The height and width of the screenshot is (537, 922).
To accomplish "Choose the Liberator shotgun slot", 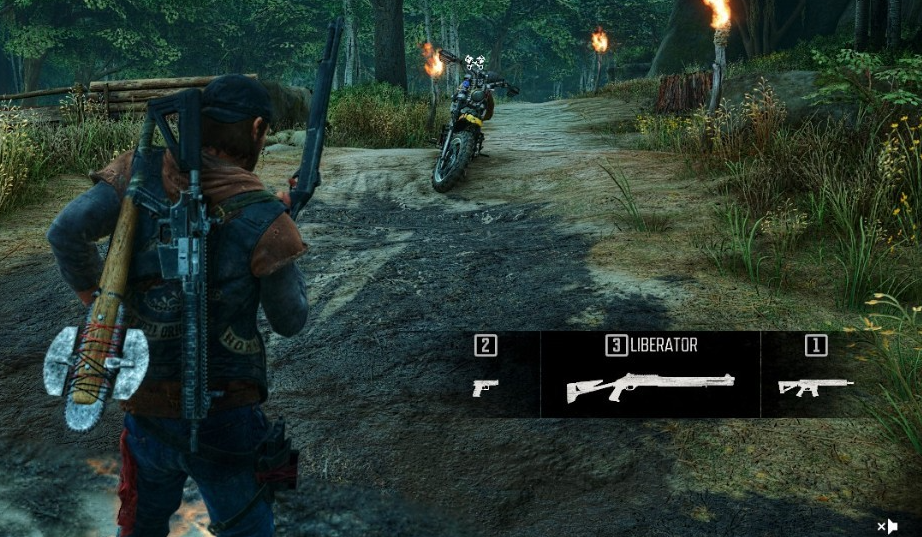I will [650, 386].
